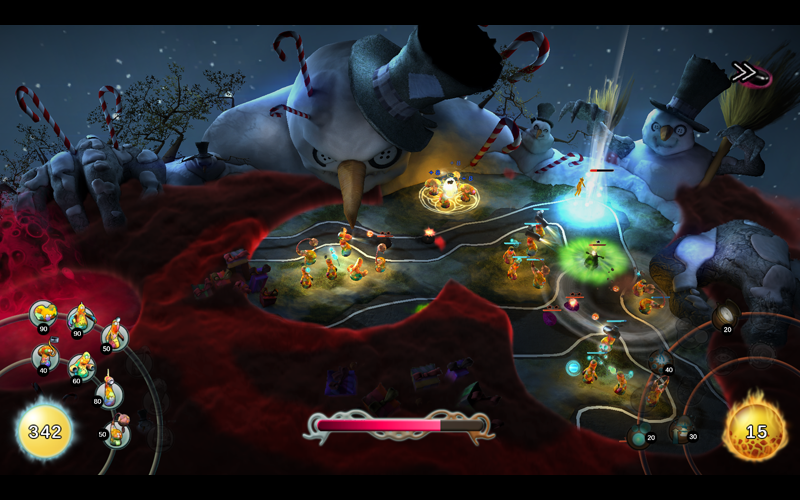Click the fast-forward double-arrow button
Viewport: 800px width, 500px height.
(748, 71)
